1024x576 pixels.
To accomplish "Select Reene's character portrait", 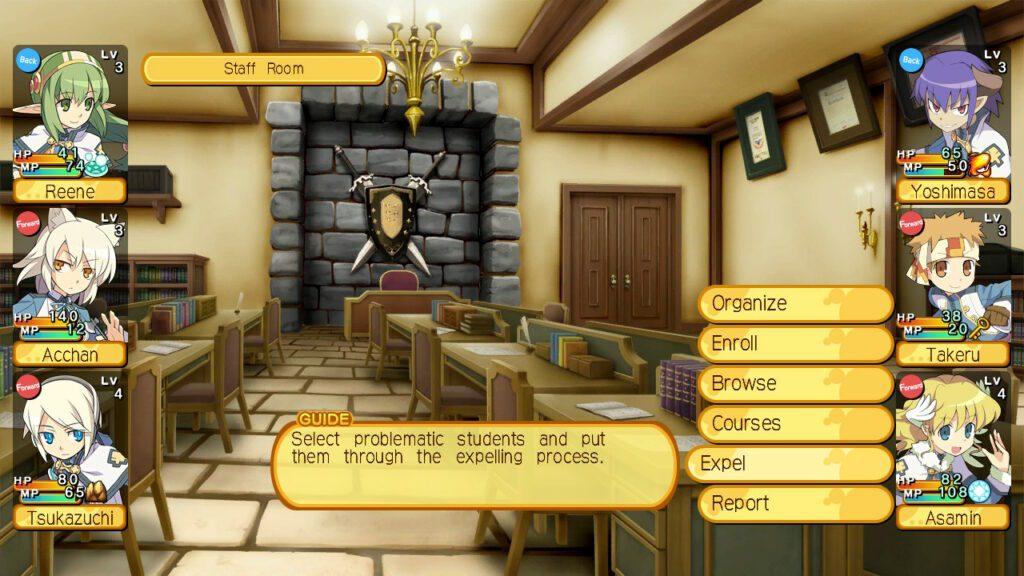I will [x=70, y=122].
